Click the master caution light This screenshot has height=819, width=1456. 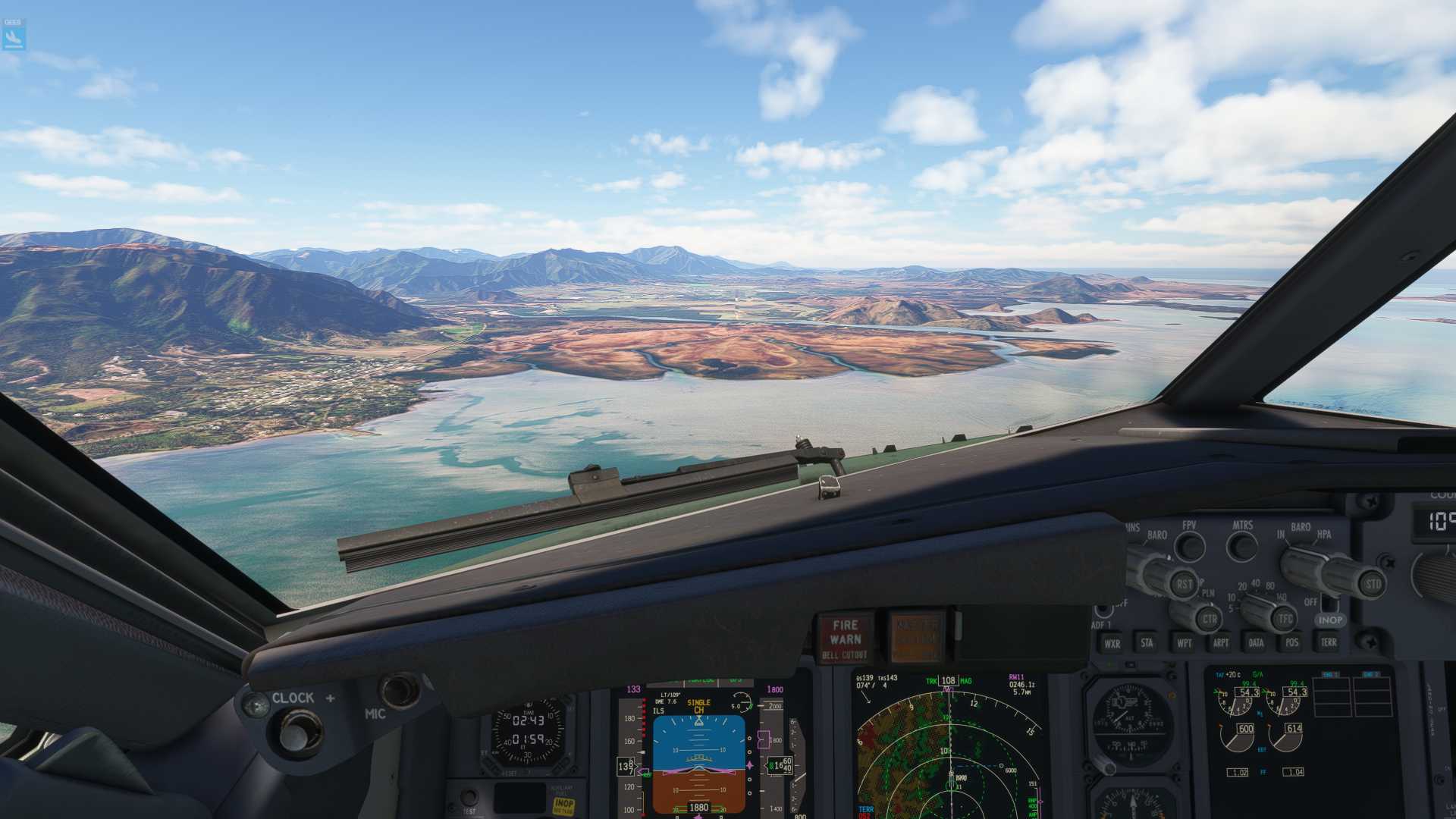[x=917, y=637]
